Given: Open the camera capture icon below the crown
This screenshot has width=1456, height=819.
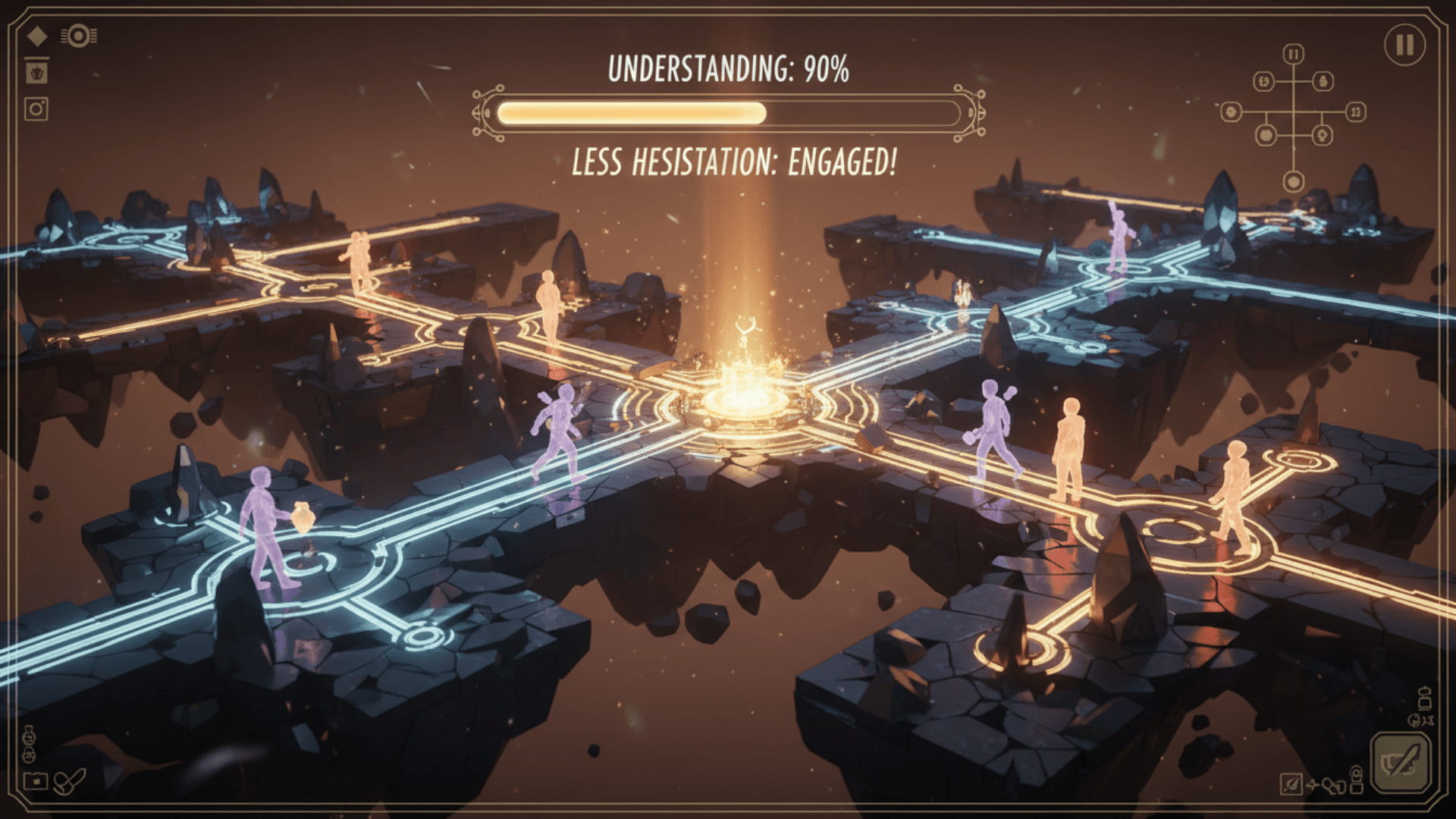Looking at the screenshot, I should 36,108.
